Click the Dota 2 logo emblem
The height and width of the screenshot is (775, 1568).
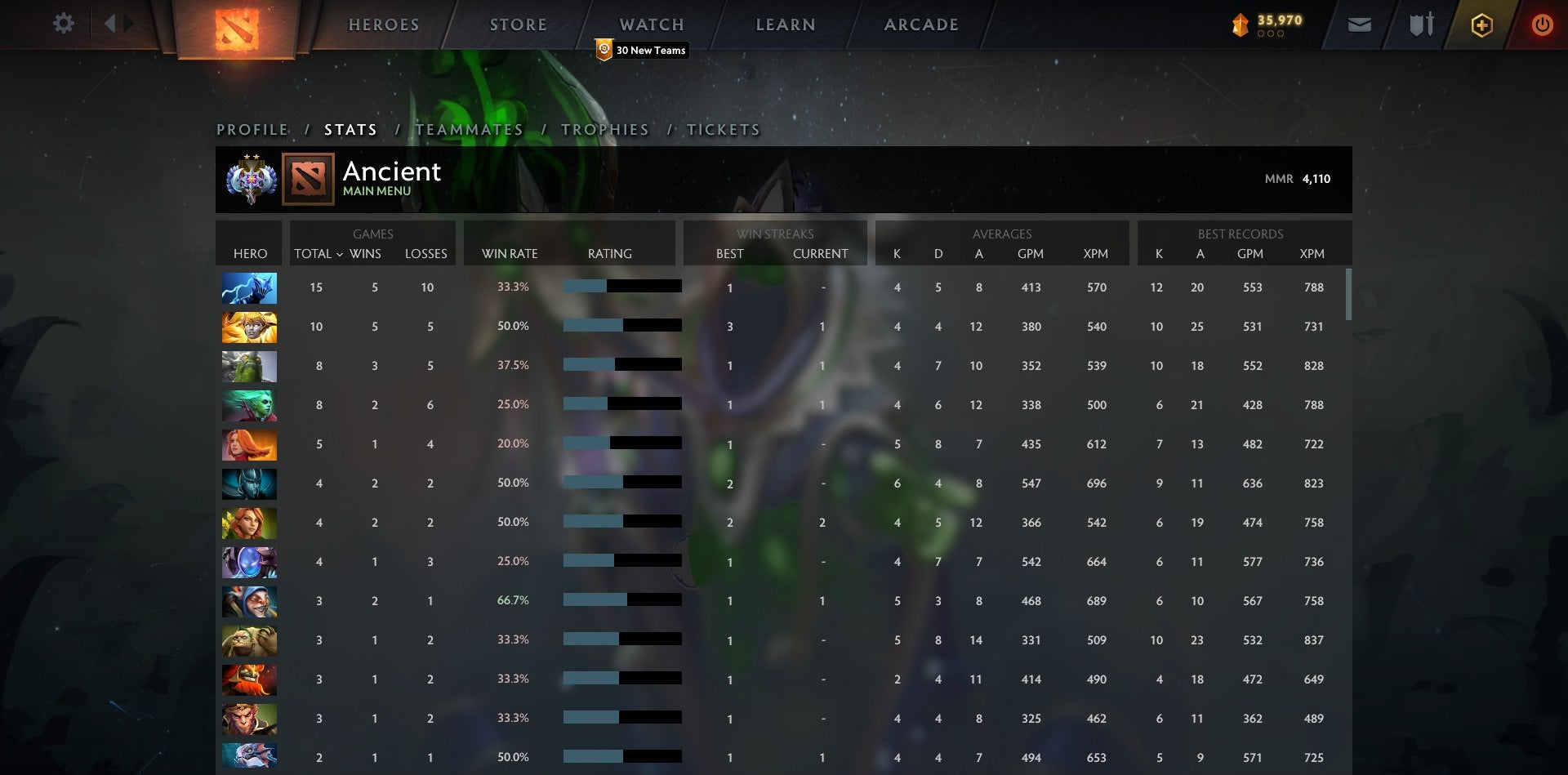236,30
